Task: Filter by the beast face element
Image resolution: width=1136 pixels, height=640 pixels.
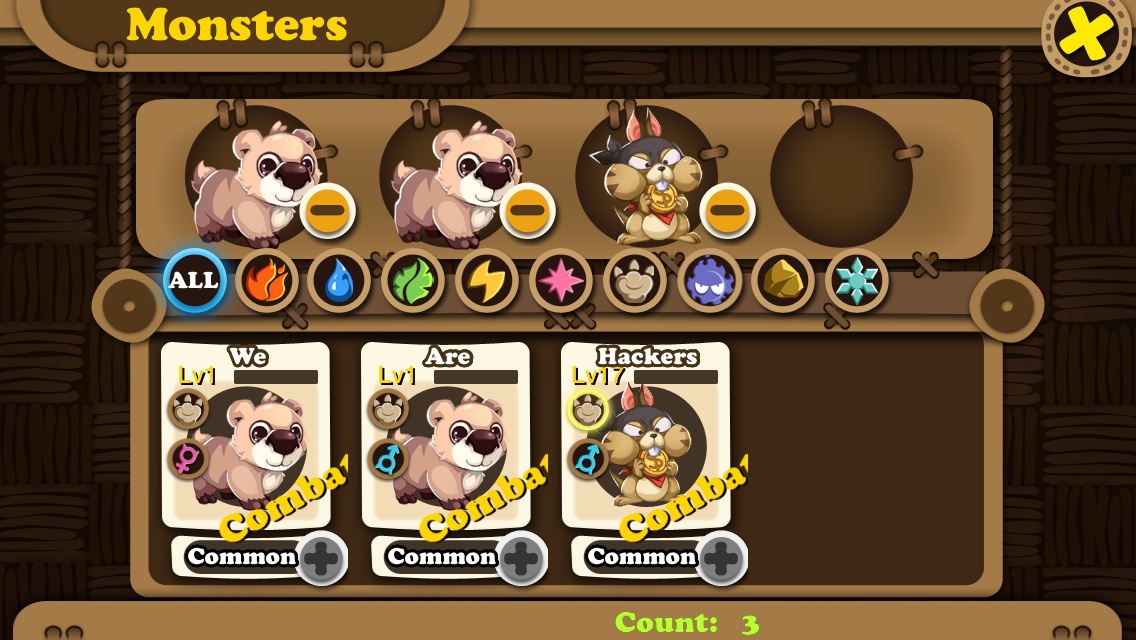Action: [635, 281]
